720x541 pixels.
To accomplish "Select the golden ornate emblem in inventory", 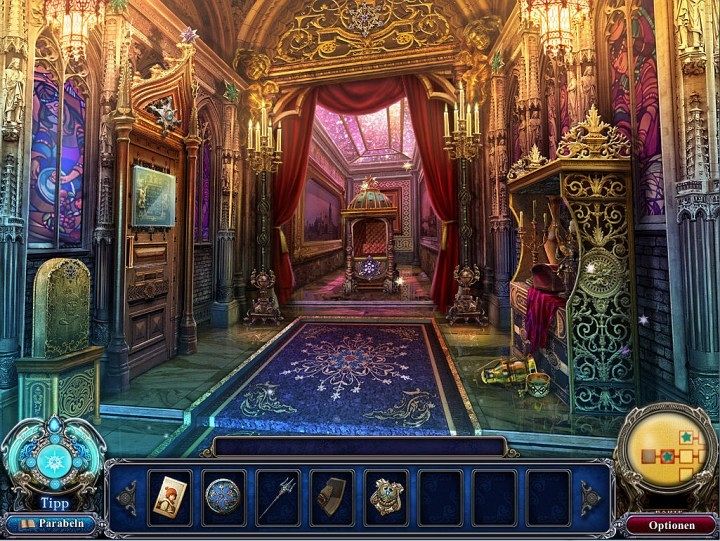I will coord(386,496).
